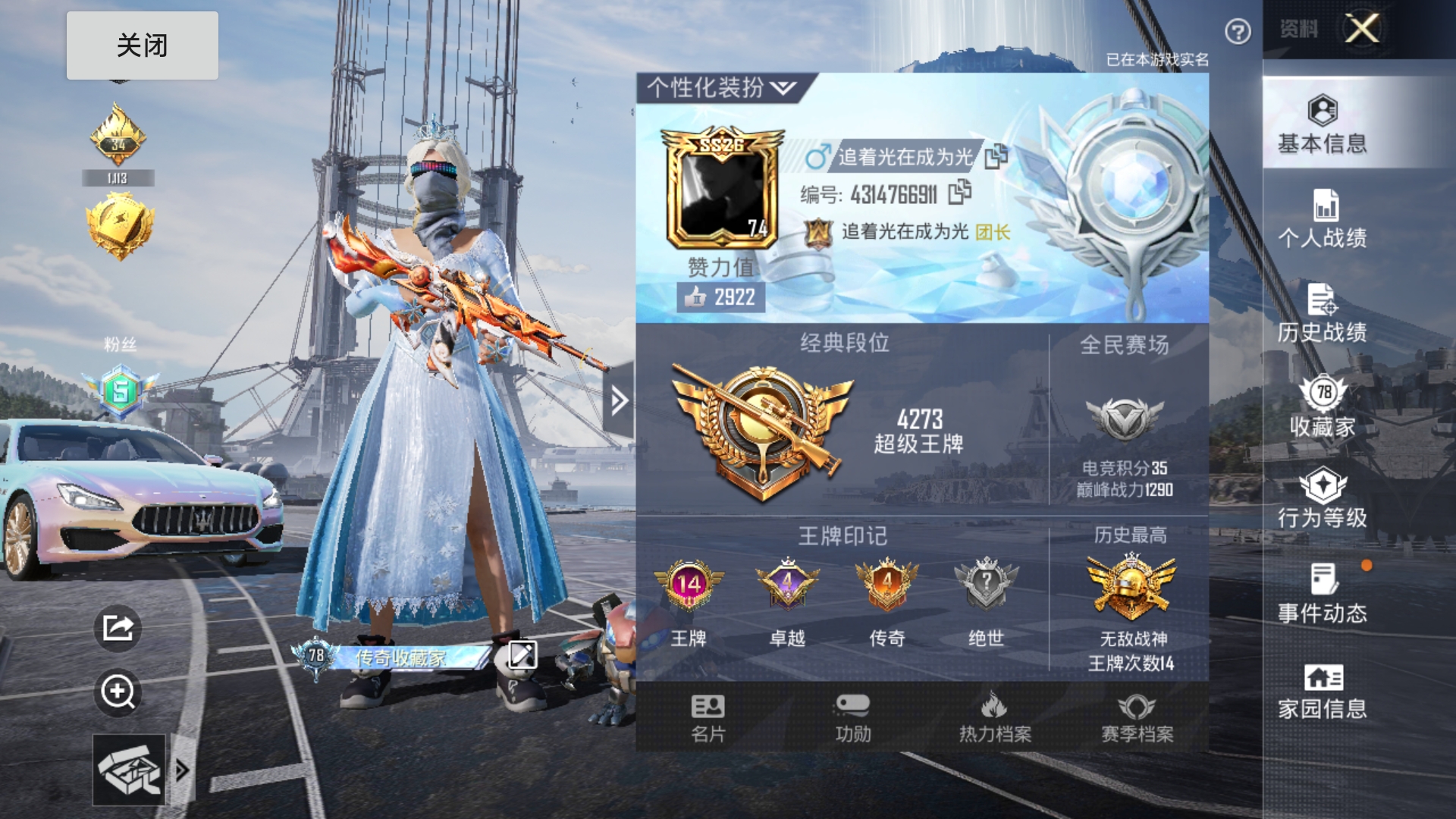The width and height of the screenshot is (1456, 819).
Task: Copy the player ID number
Action: (x=959, y=193)
